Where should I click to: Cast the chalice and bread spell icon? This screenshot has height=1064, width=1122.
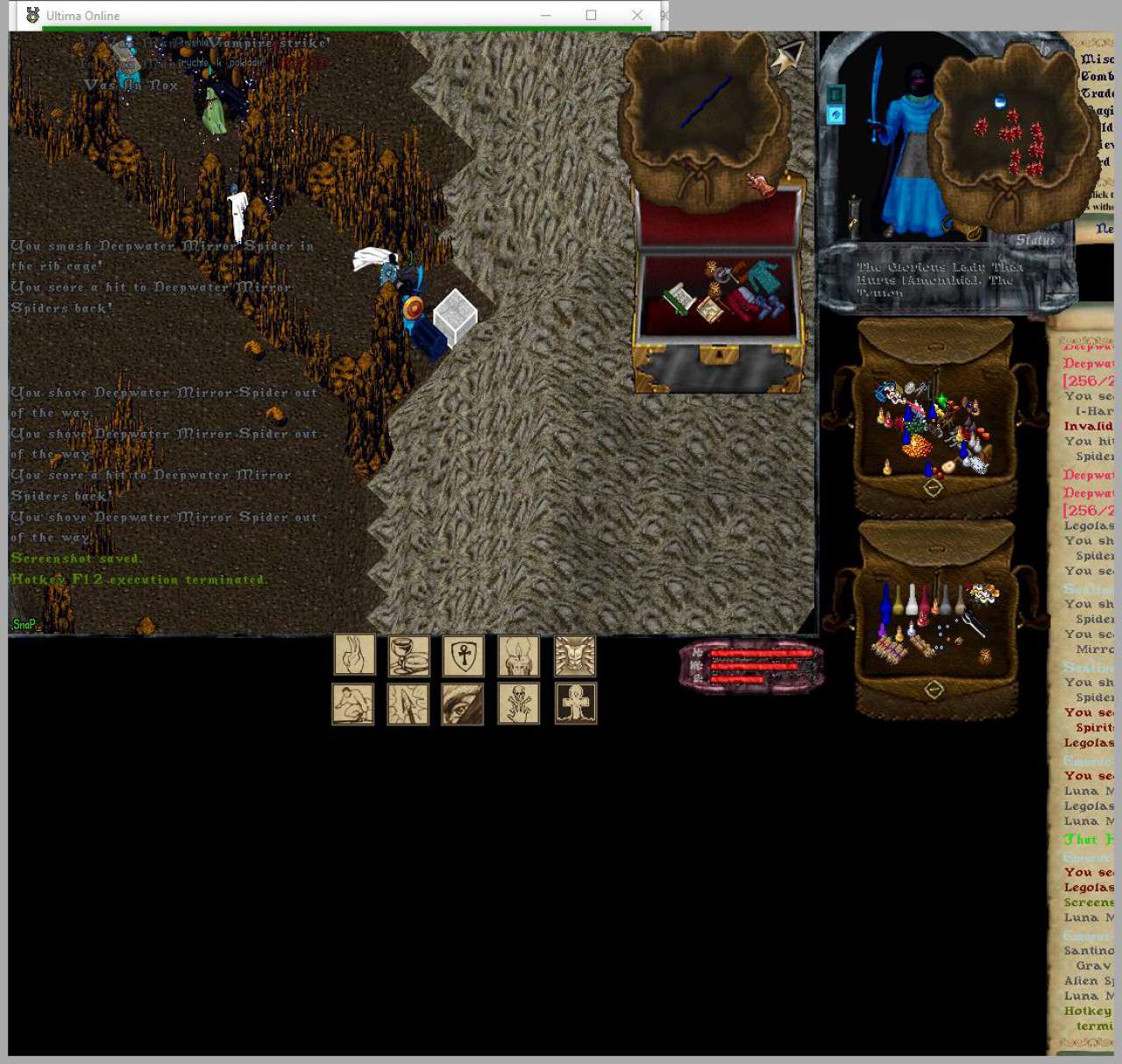408,655
